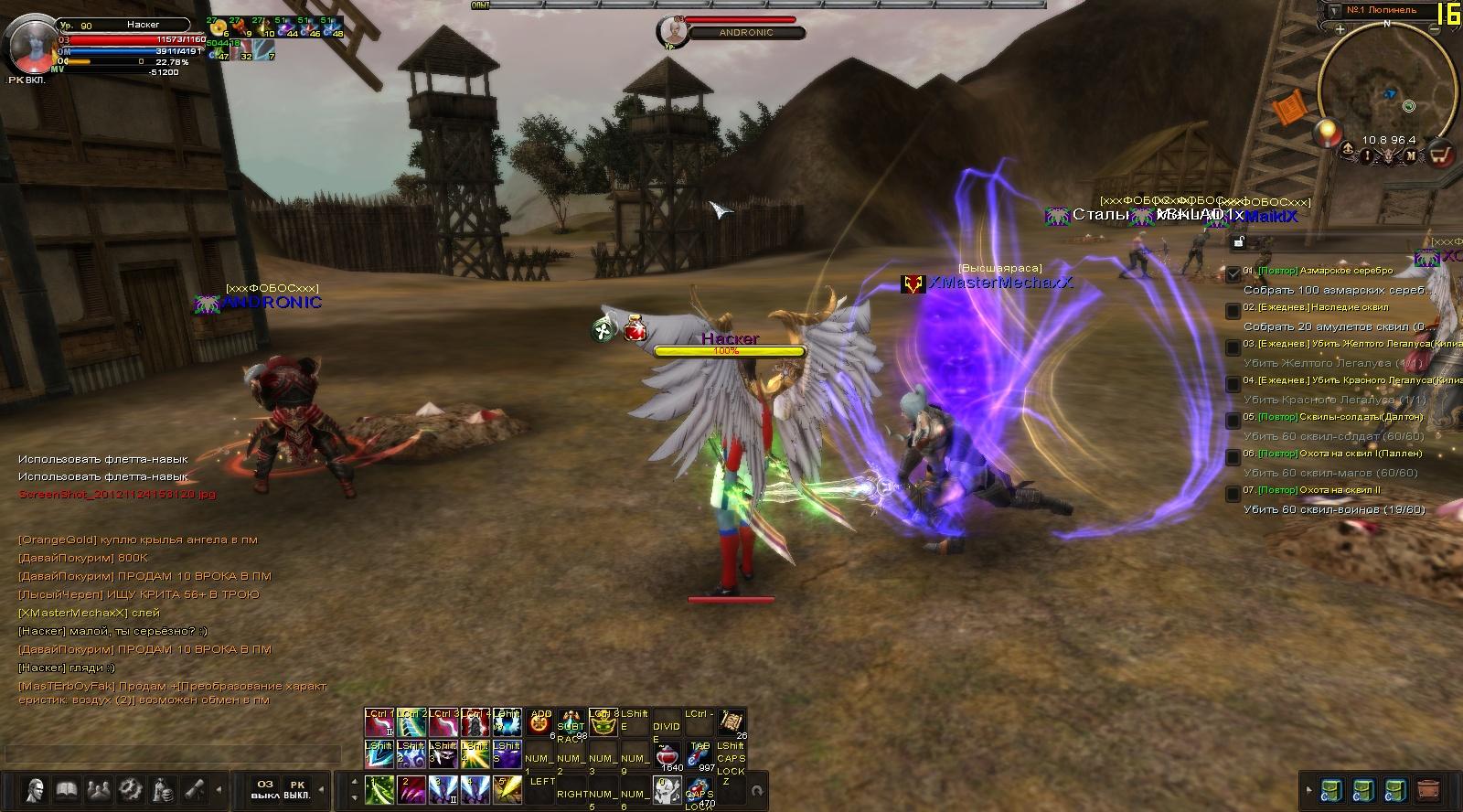The width and height of the screenshot is (1463, 812).
Task: Click the minimap zoom-in plus button
Action: pyautogui.click(x=1340, y=29)
